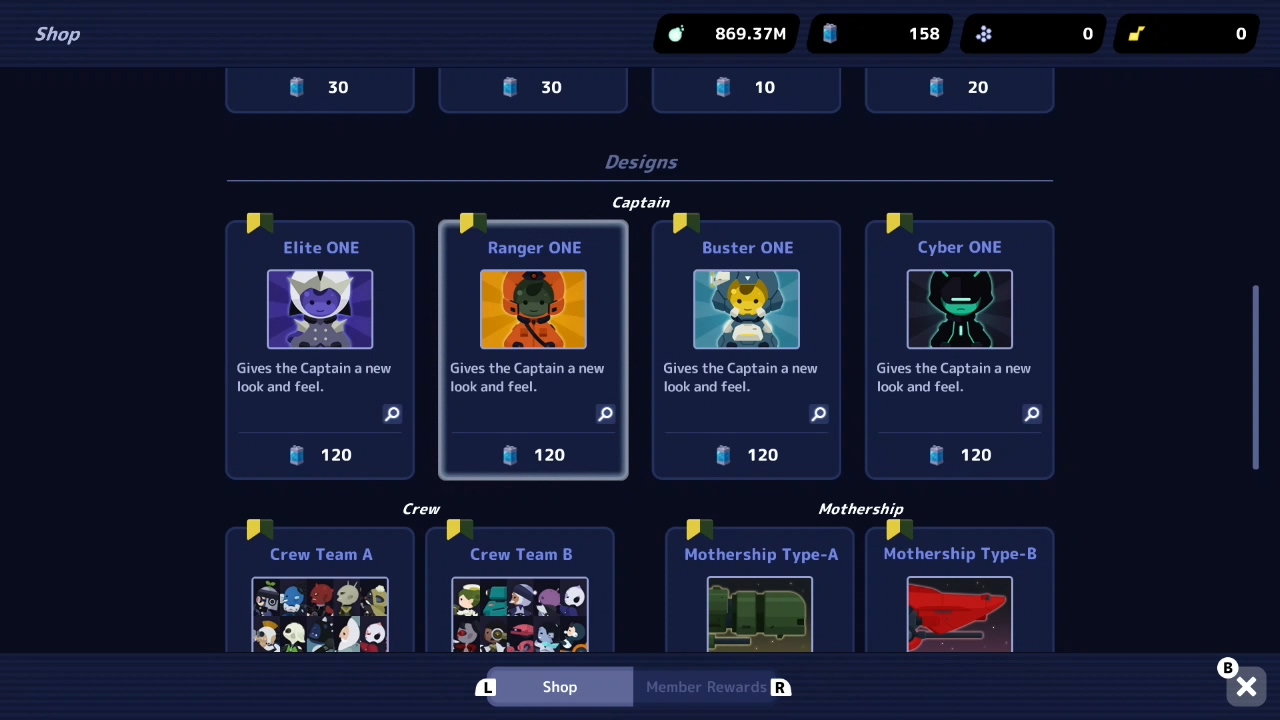
Task: Switch to the Member Rewards tab
Action: tap(706, 687)
